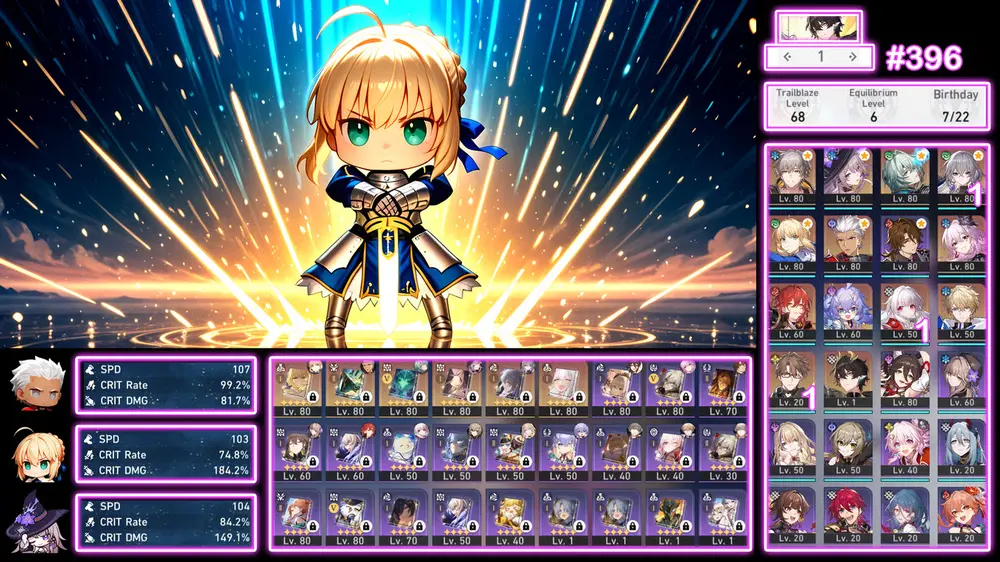This screenshot has height=562, width=1000.
Task: Click the right arrow of the page stepper
Action: [x=852, y=57]
